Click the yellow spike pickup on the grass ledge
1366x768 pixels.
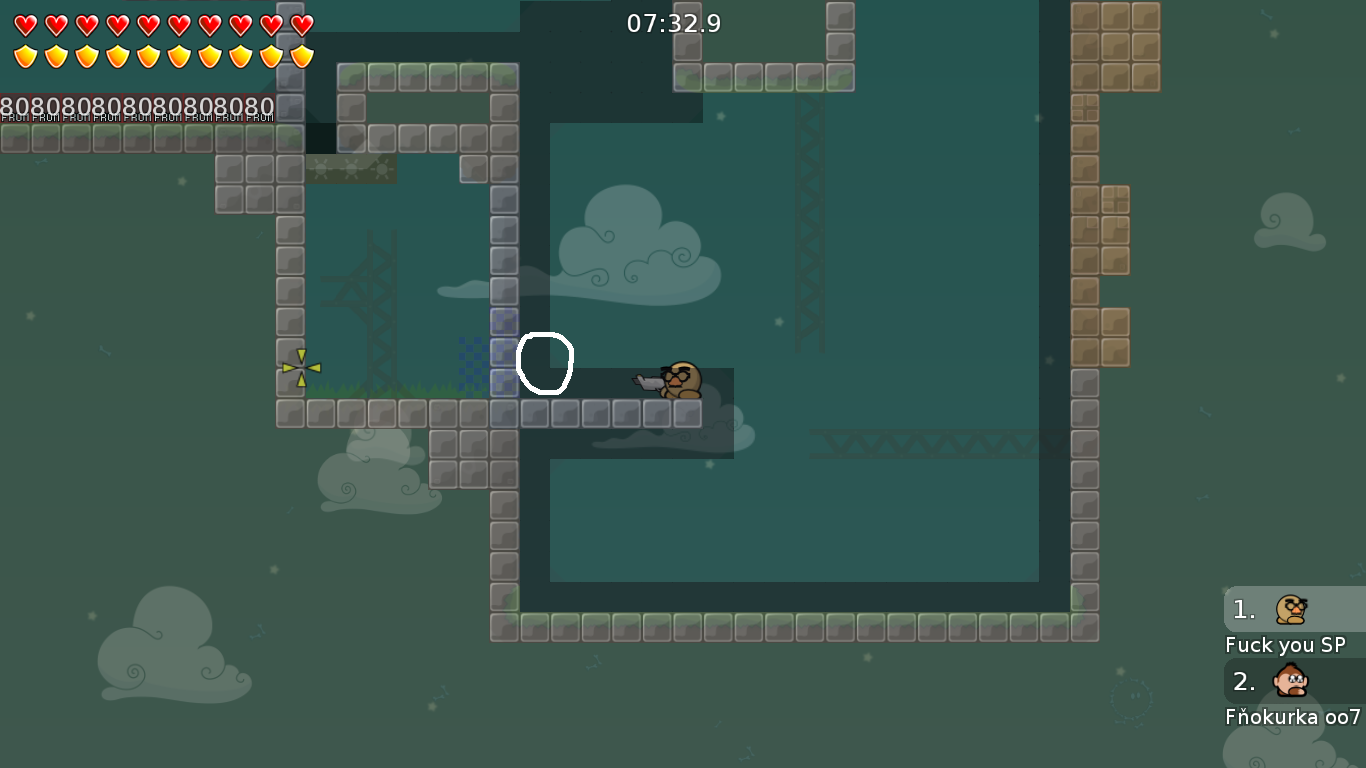(x=301, y=370)
